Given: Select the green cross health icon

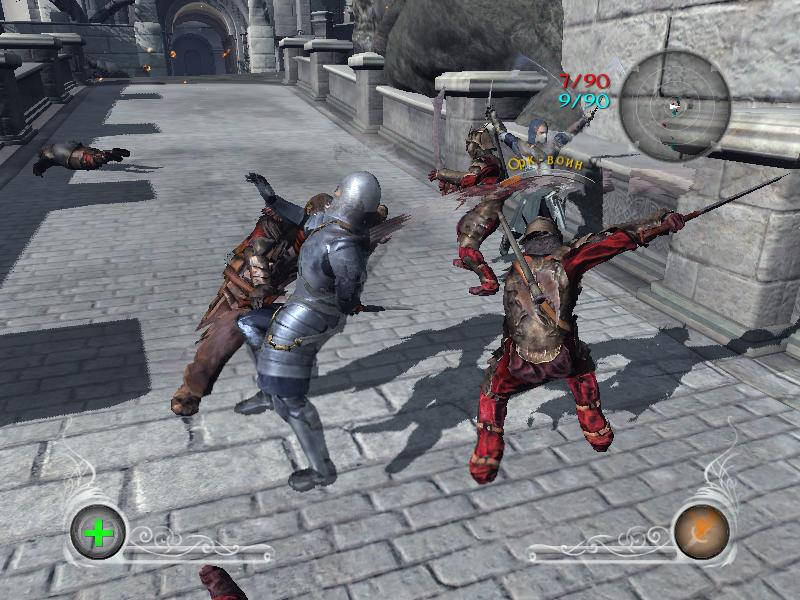Looking at the screenshot, I should tap(98, 532).
